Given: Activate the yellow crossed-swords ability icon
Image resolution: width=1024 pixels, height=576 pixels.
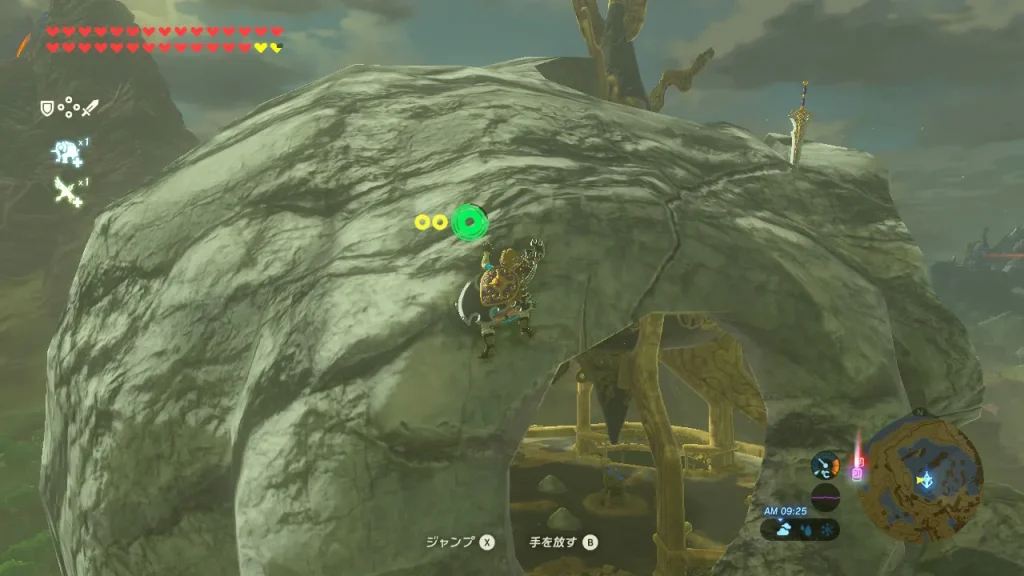Looking at the screenshot, I should 67,190.
